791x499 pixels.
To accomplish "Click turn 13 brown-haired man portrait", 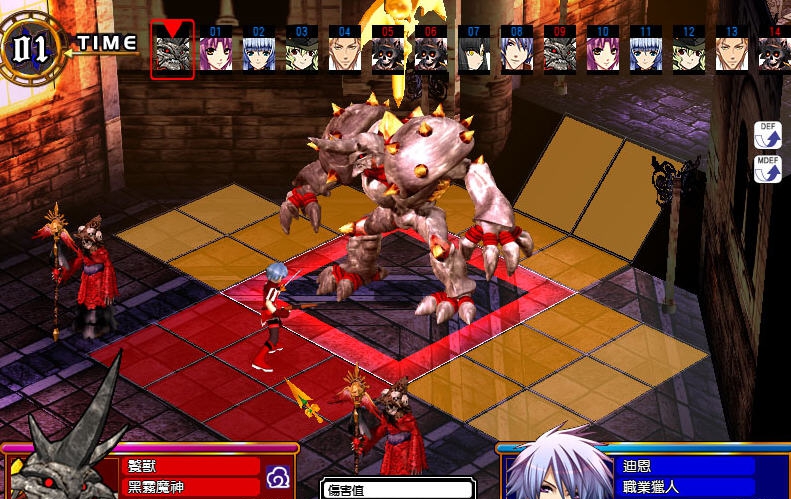I will point(732,52).
